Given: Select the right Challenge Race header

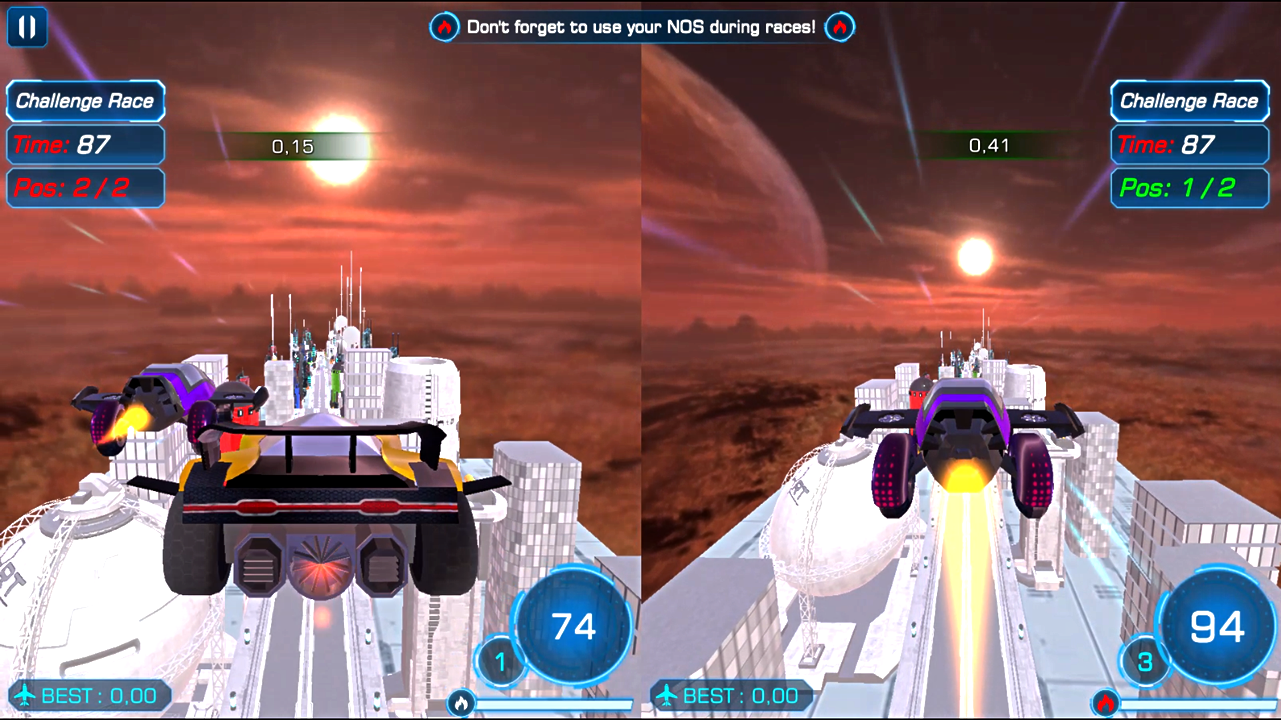Looking at the screenshot, I should 1189,101.
